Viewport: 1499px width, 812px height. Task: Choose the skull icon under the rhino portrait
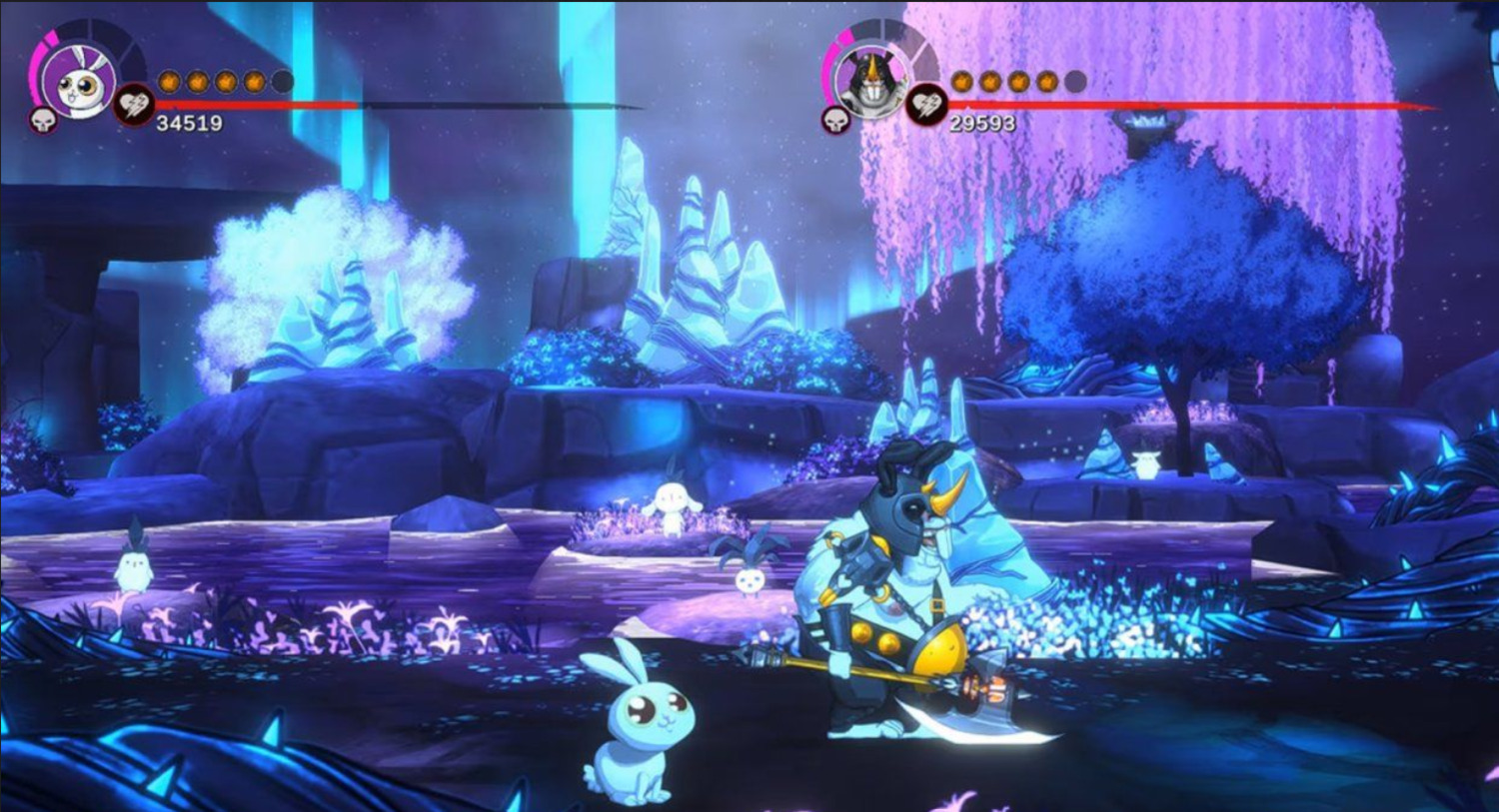pos(836,121)
